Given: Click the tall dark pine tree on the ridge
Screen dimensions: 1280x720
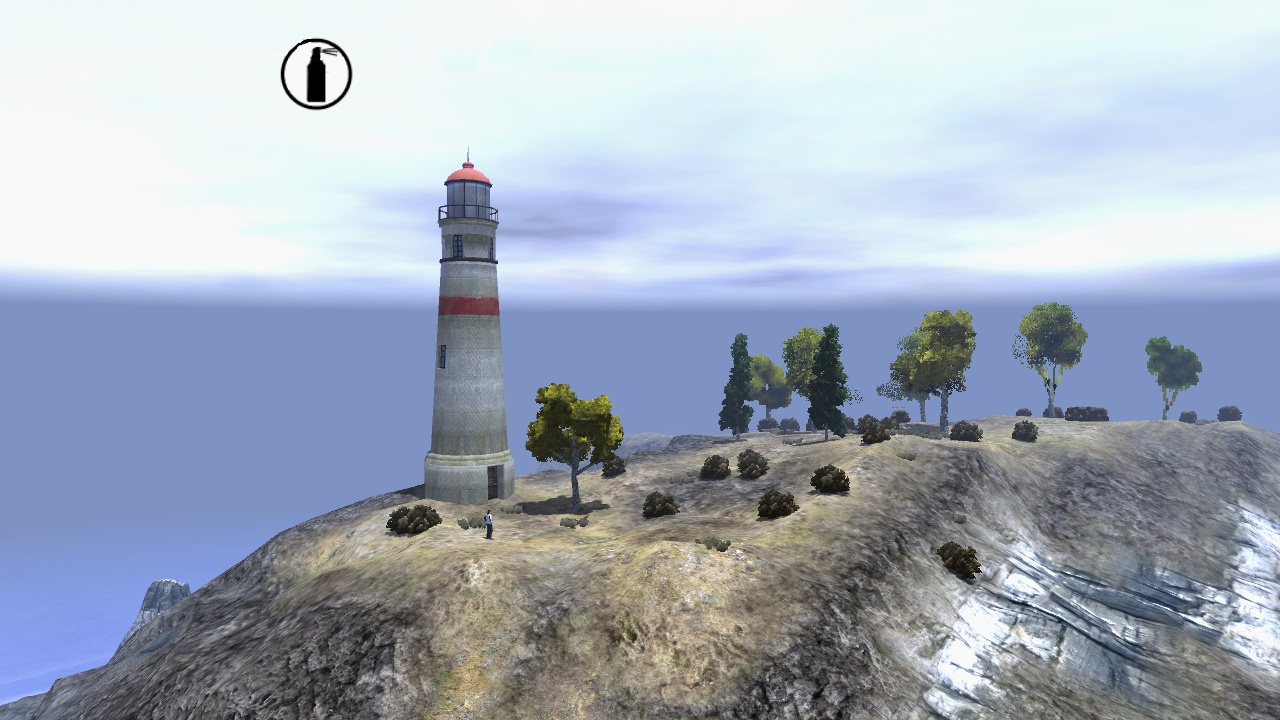Looking at the screenshot, I should [826, 370].
